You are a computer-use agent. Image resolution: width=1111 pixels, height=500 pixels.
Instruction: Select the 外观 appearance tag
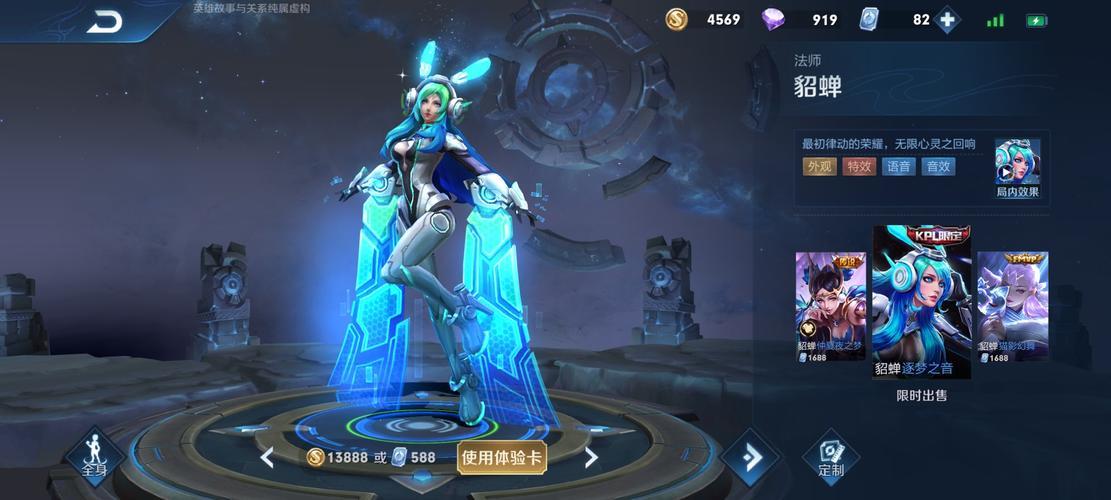(820, 167)
